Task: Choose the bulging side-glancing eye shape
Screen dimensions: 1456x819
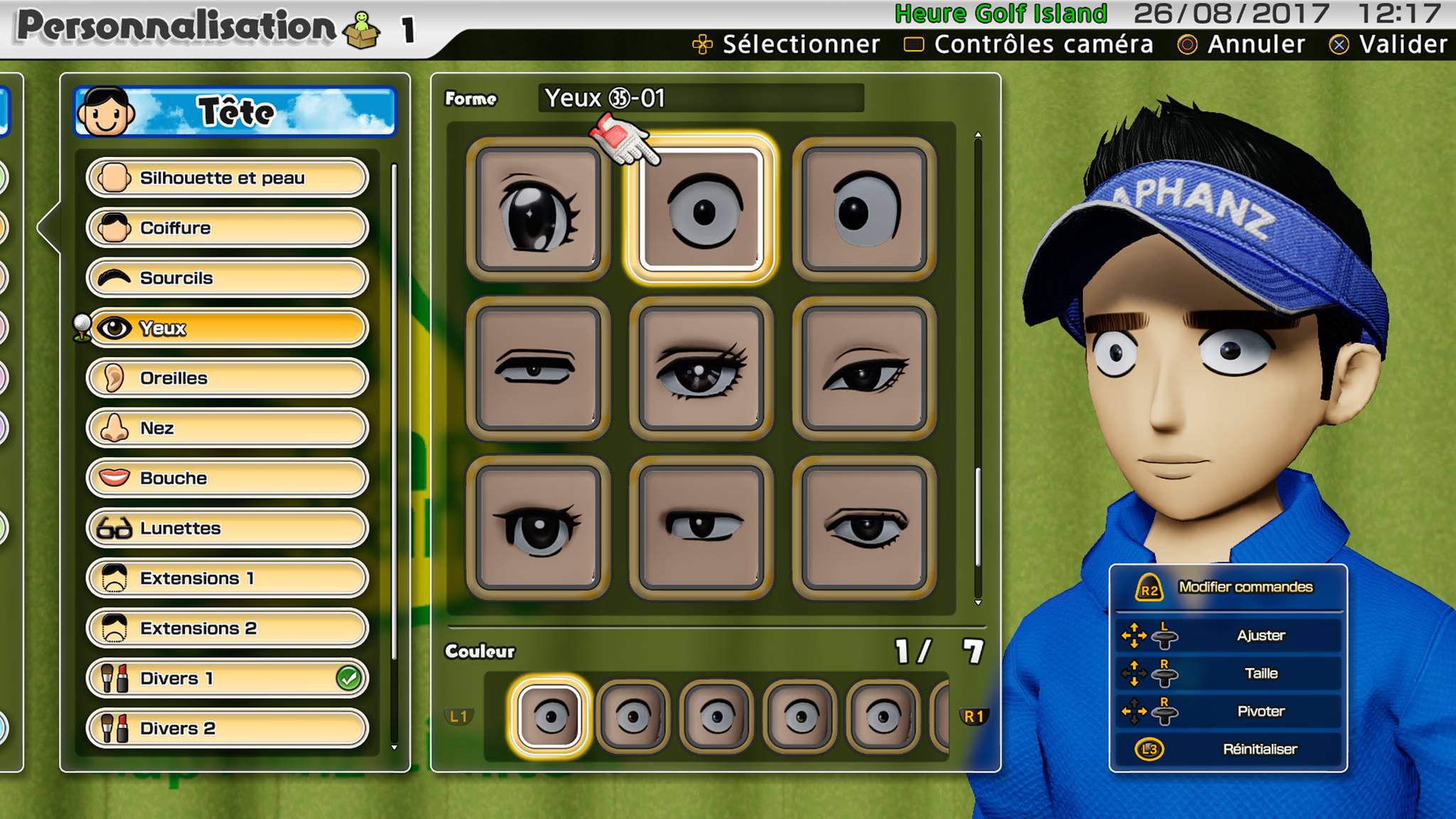Action: click(x=864, y=210)
